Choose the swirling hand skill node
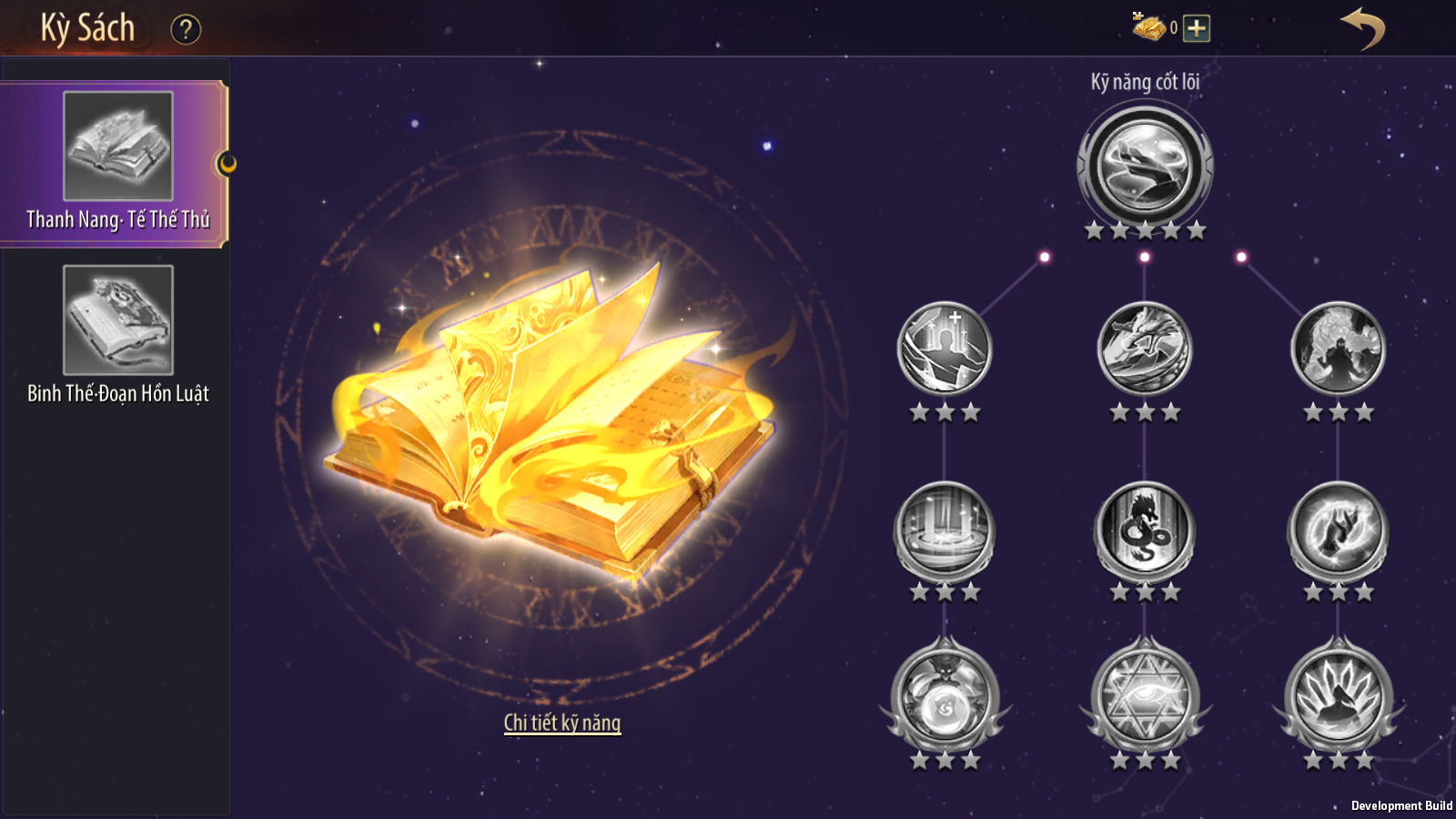 [1338, 529]
